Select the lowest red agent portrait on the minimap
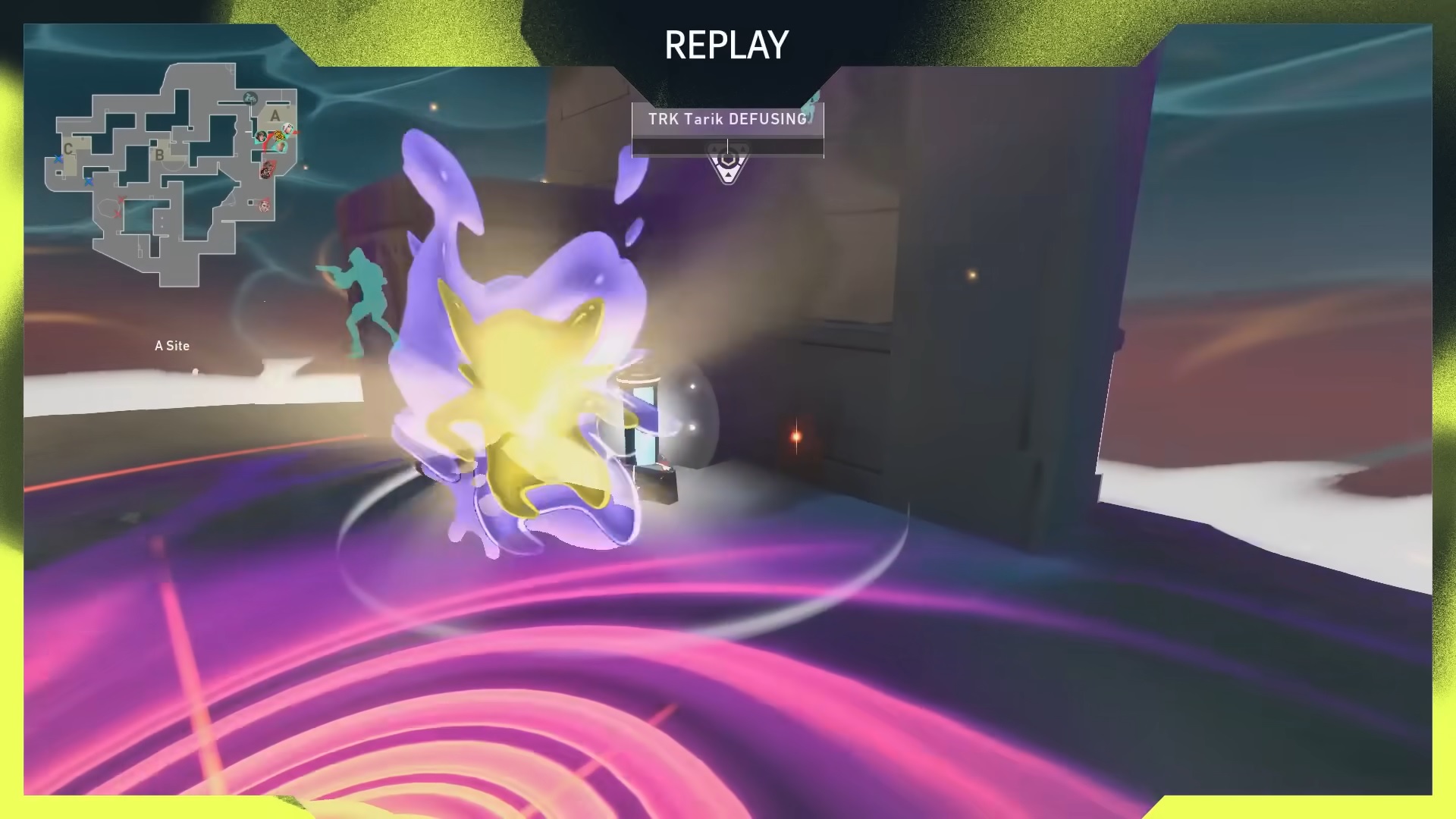Image resolution: width=1456 pixels, height=819 pixels. click(x=265, y=207)
